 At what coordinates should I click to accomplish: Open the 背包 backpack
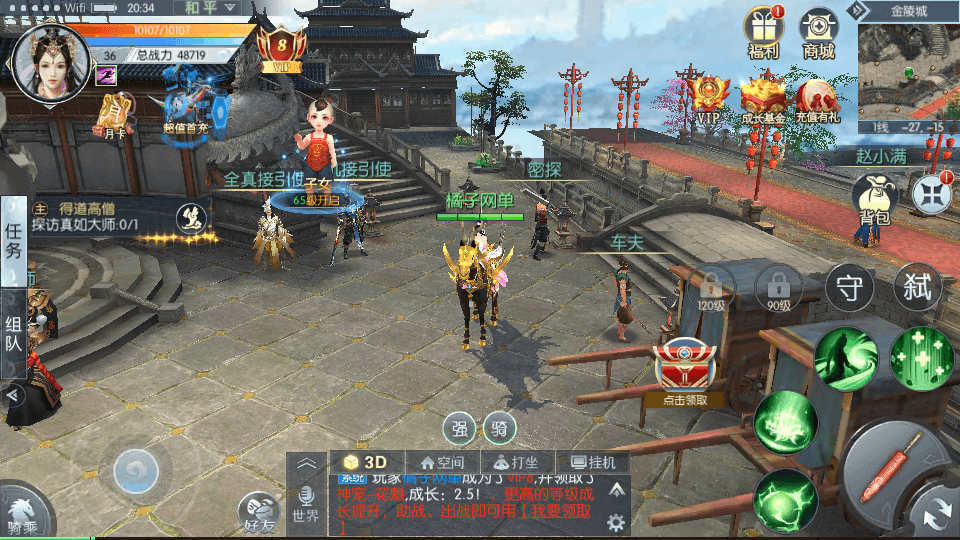[x=869, y=196]
